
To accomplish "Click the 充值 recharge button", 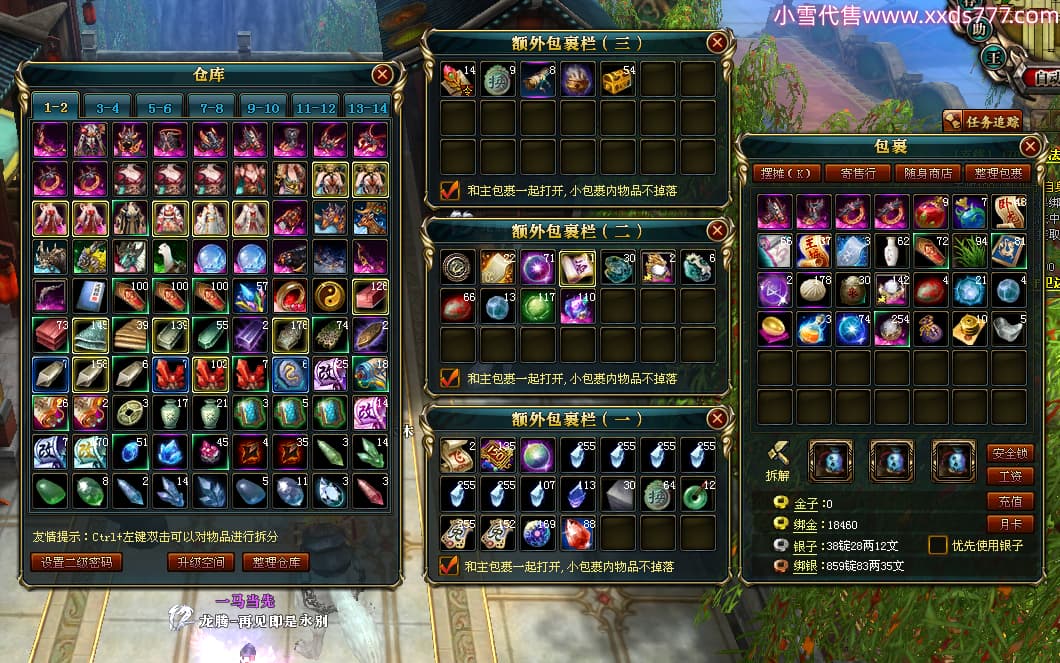I will click(x=1010, y=500).
